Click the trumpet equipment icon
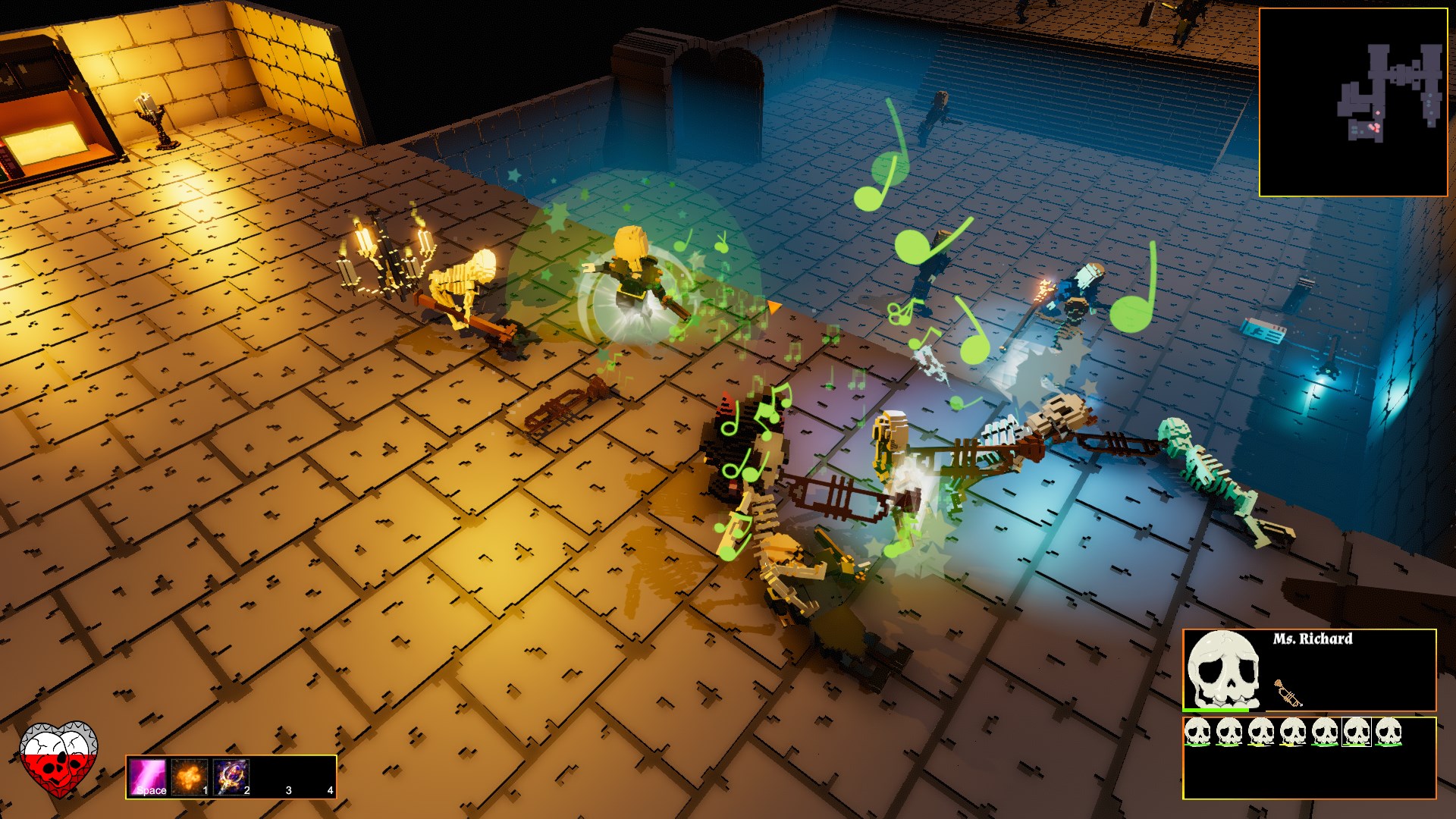The image size is (1456, 819). coord(1289,694)
